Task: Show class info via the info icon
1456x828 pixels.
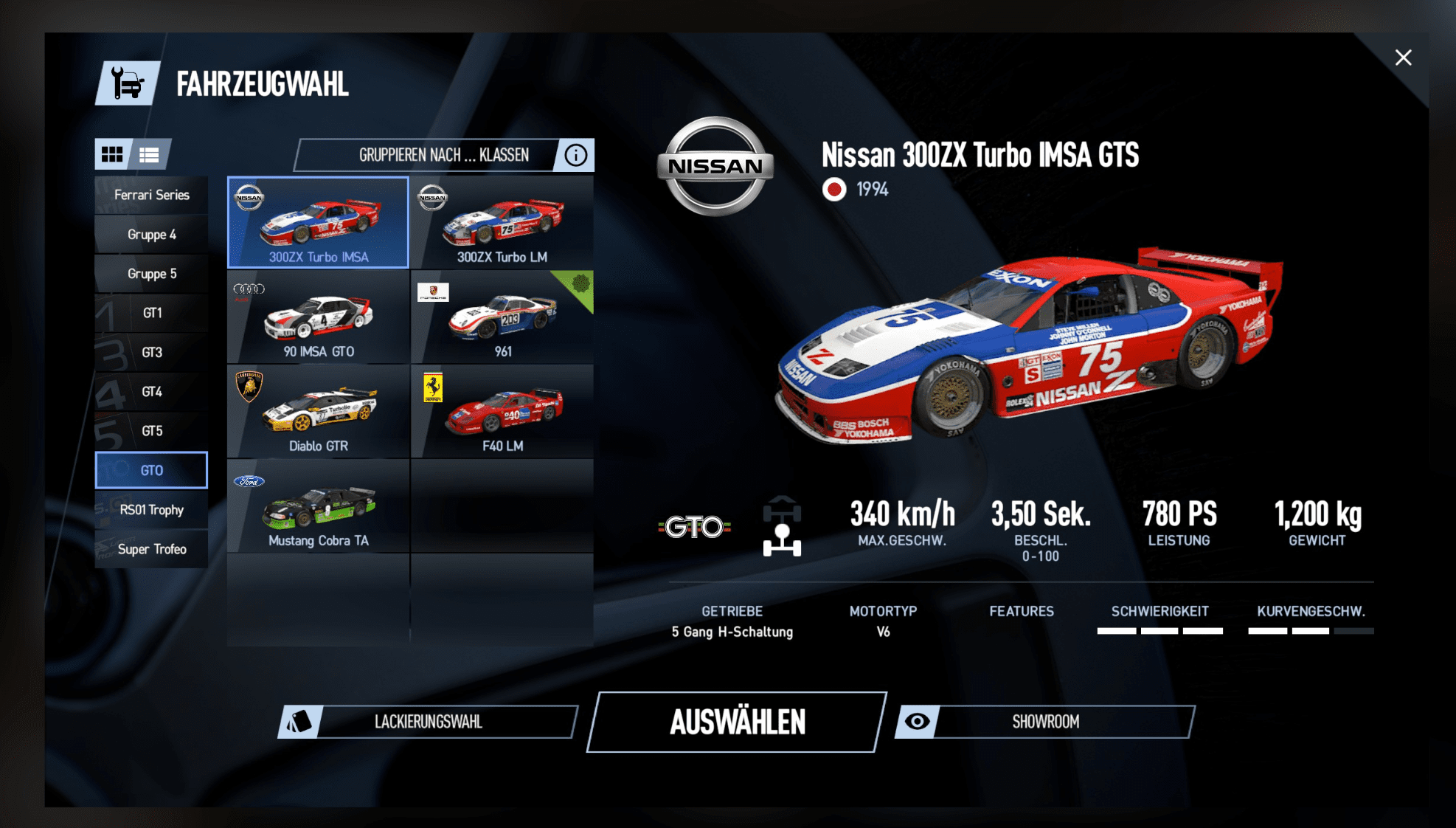Action: (x=576, y=155)
